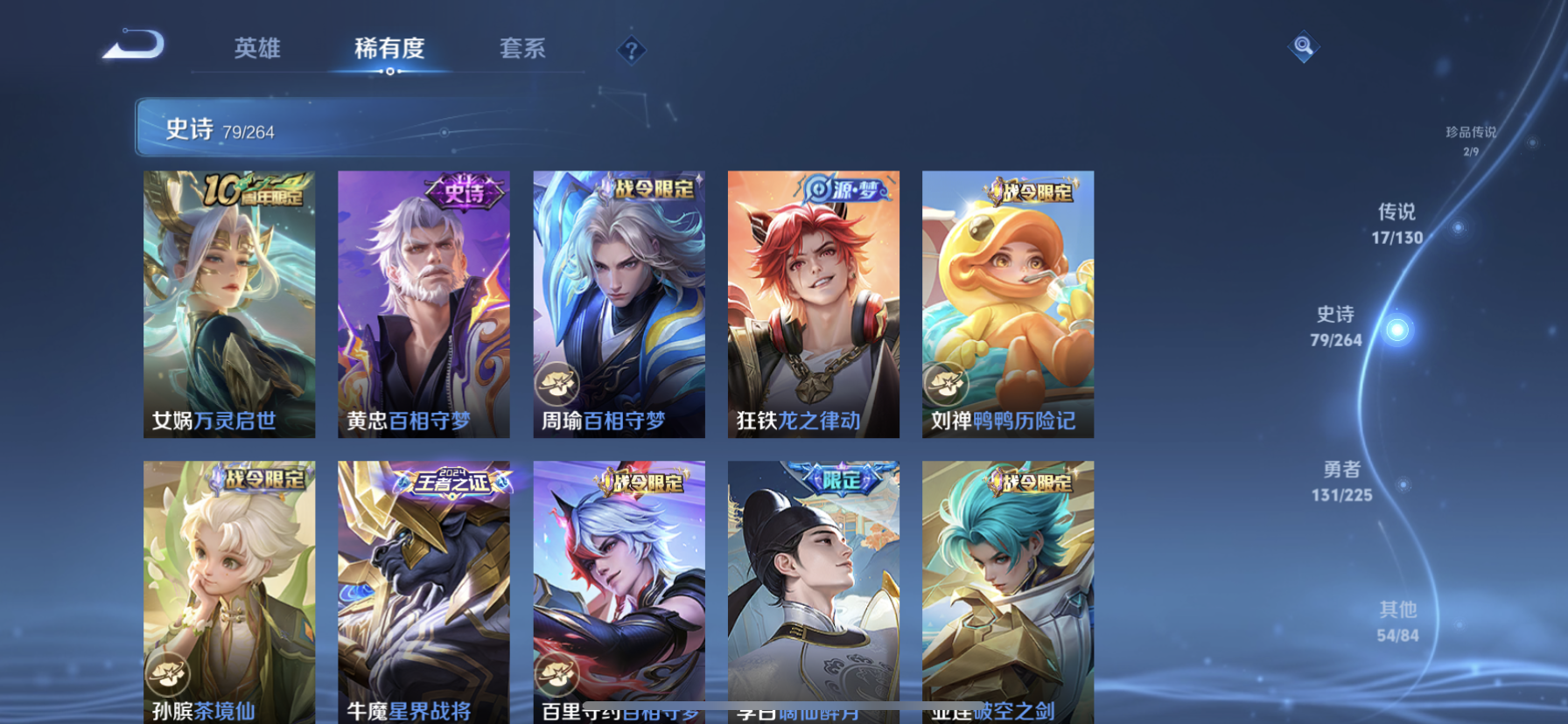The width and height of the screenshot is (1568, 724).
Task: Jump to the 其他 rarity section
Action: tap(1397, 621)
